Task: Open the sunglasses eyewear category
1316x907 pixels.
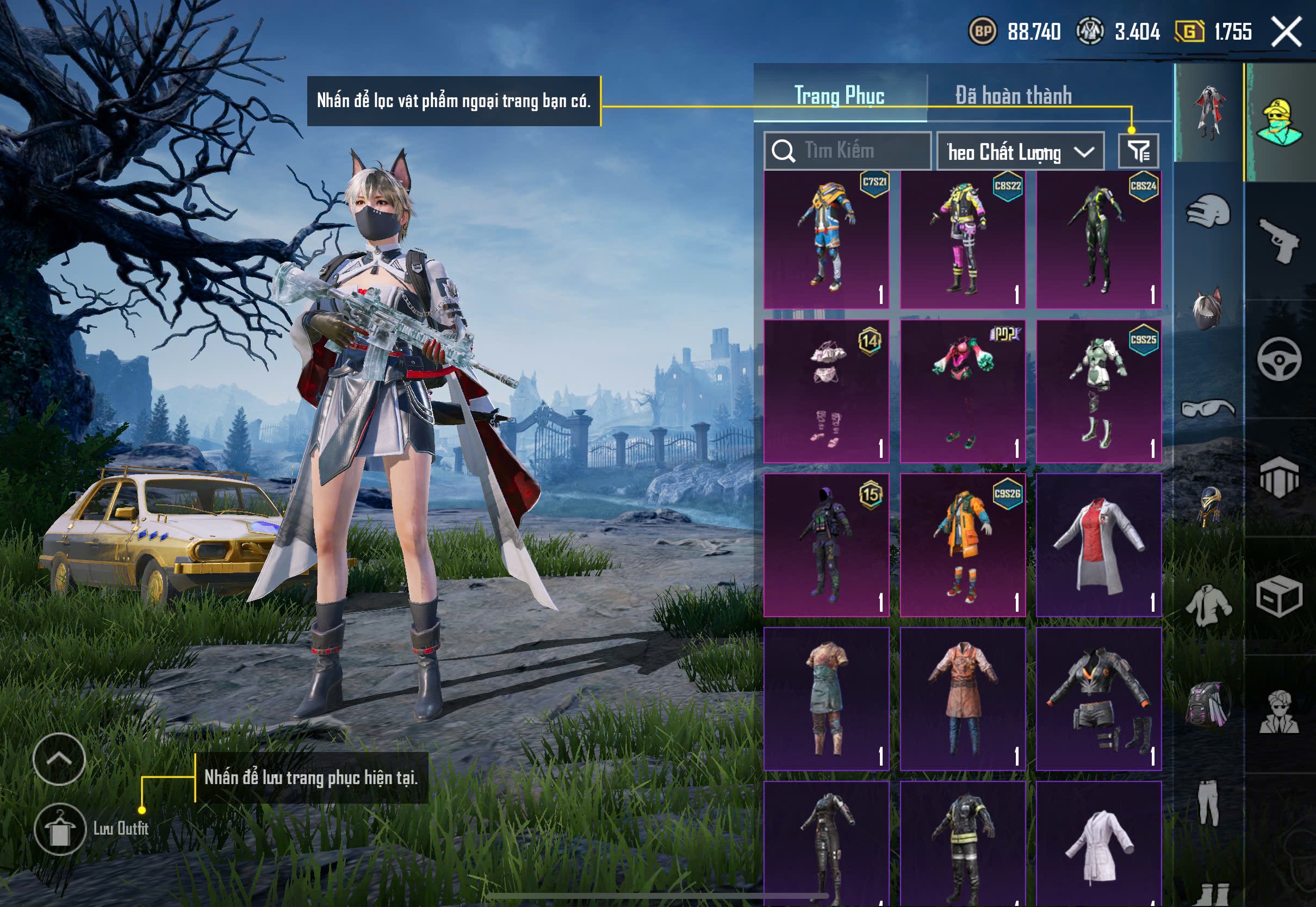Action: tap(1209, 408)
